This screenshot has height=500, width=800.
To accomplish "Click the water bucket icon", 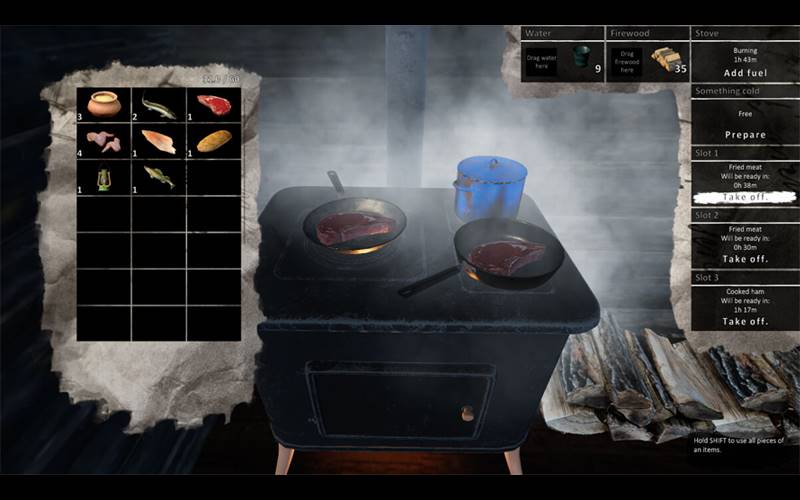I will coord(580,59).
